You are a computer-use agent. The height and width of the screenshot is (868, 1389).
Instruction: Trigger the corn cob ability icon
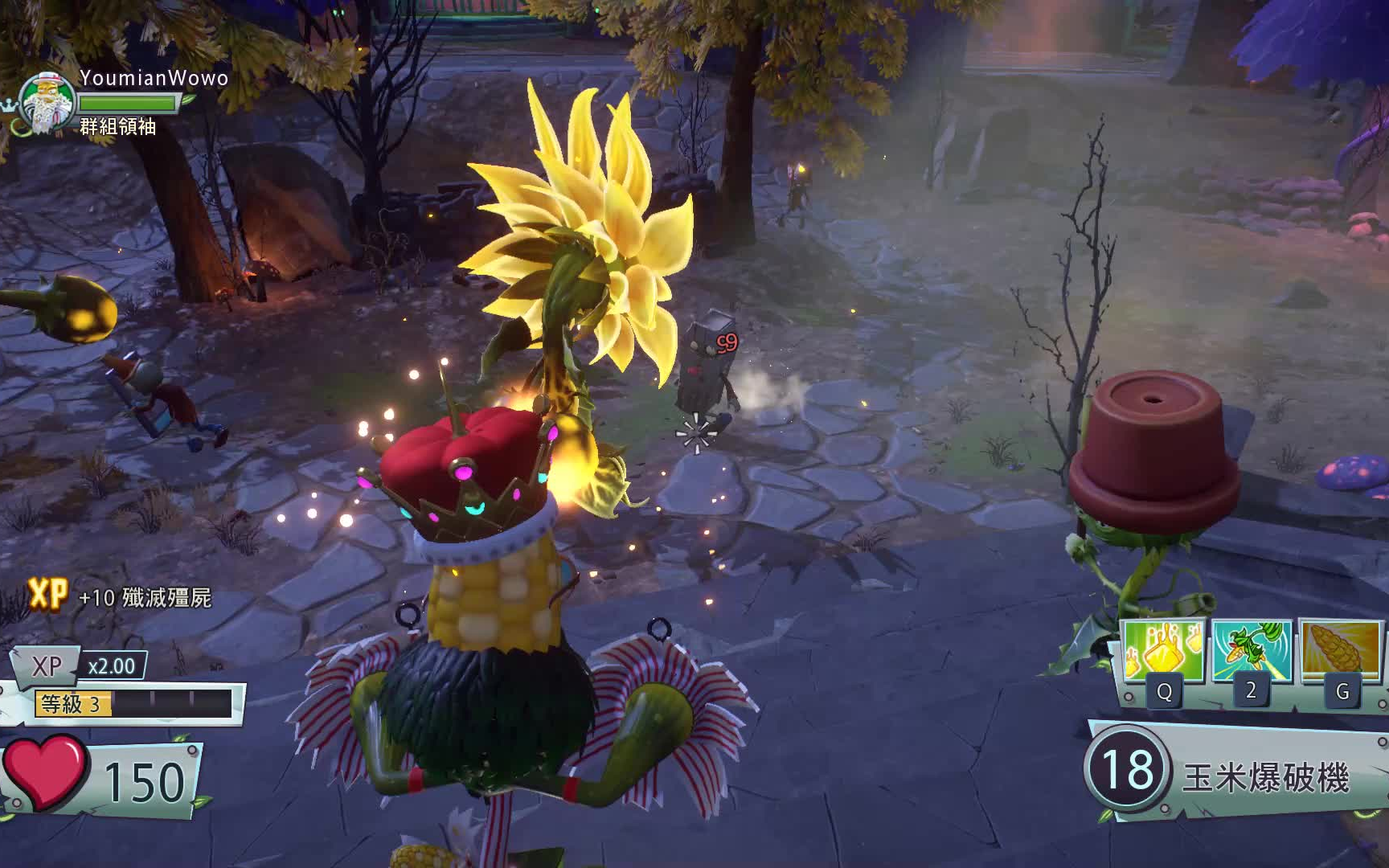coord(1338,650)
